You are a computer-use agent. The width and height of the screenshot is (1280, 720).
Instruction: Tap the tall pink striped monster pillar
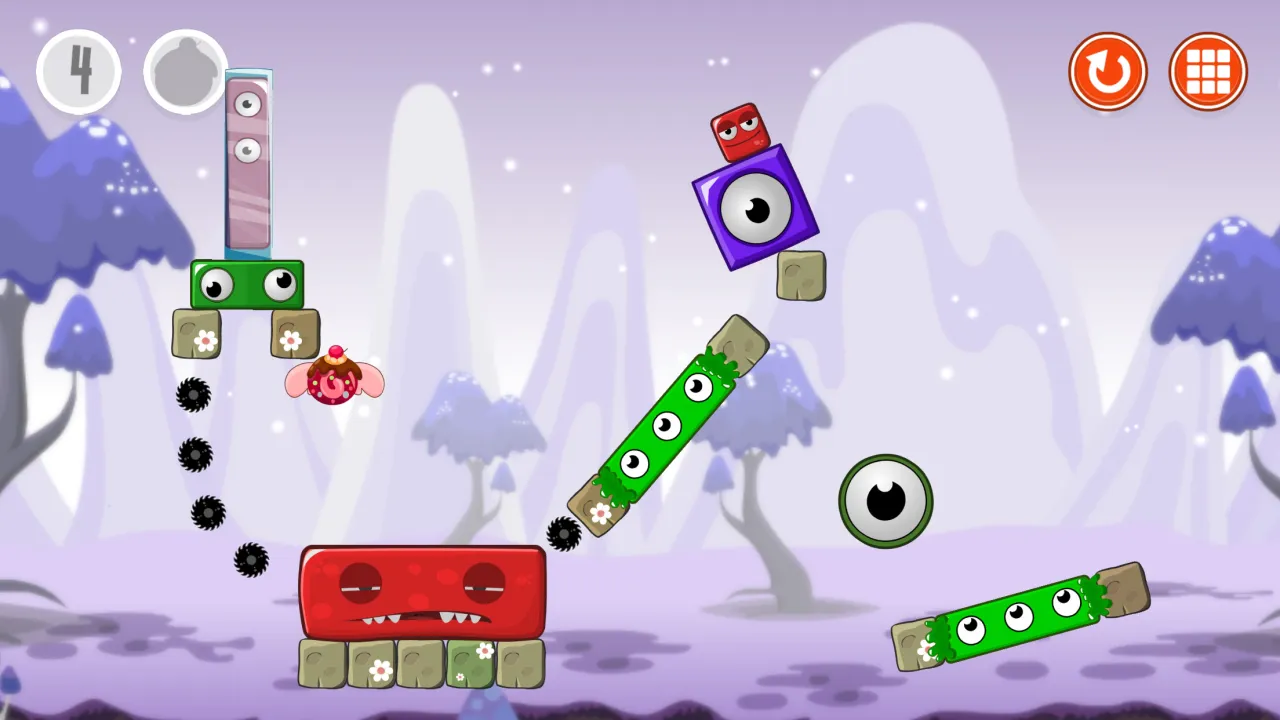247,160
